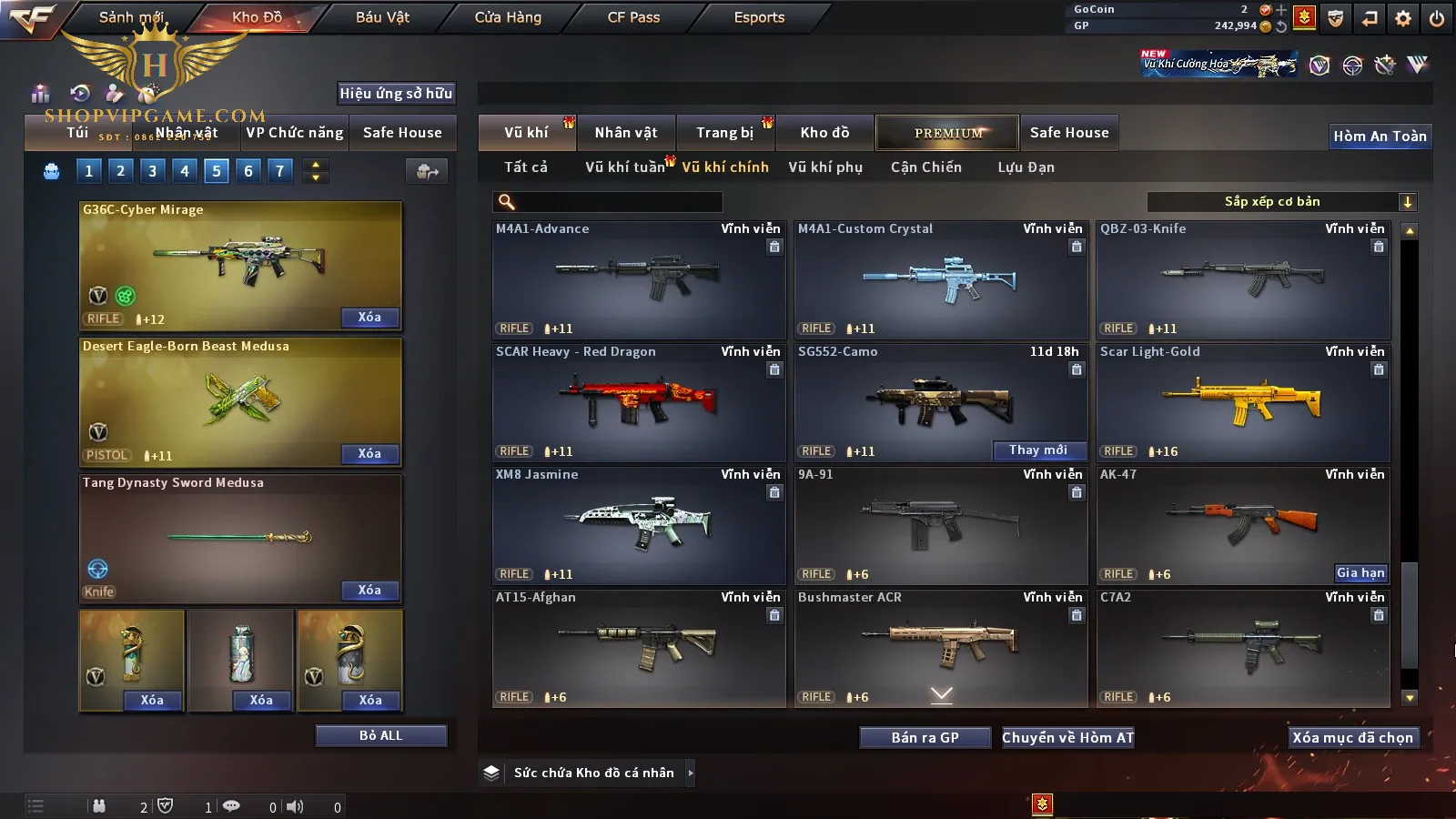This screenshot has width=1456, height=819.
Task: Switch to the Nhân vật inventory tab
Action: click(x=626, y=133)
